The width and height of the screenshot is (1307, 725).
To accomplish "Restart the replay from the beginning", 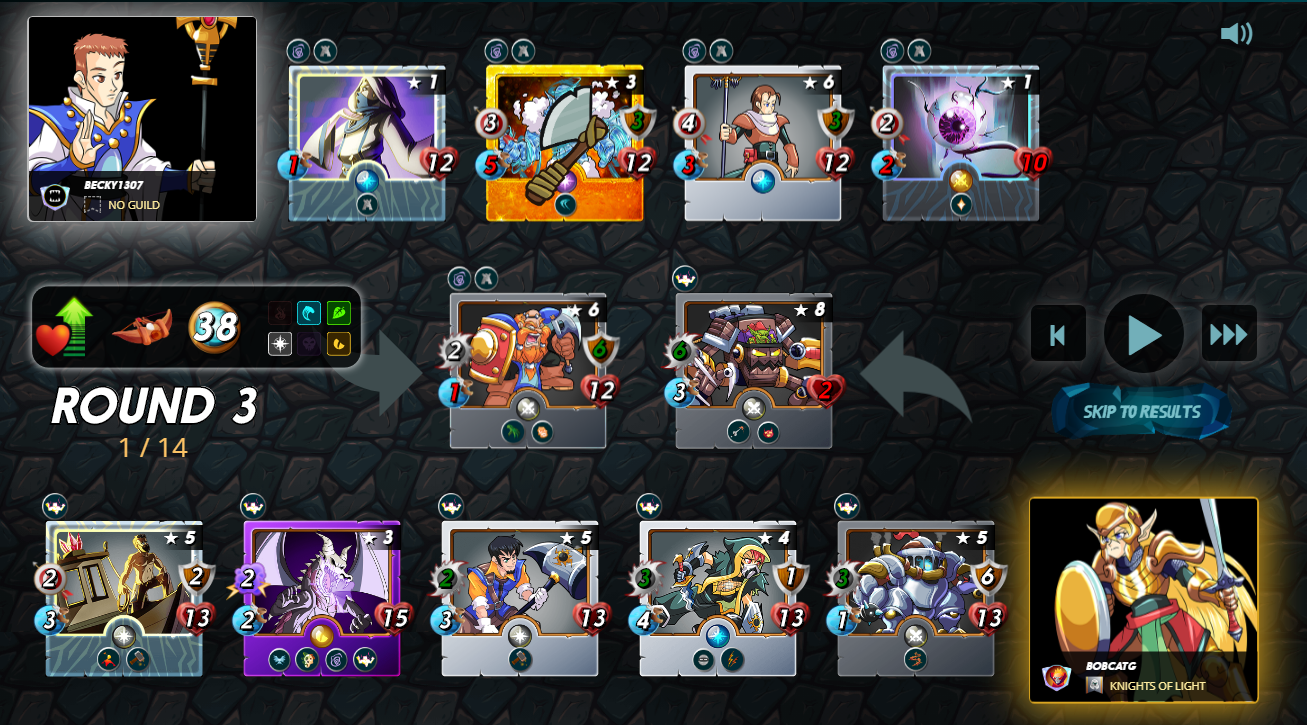I will coord(1058,333).
